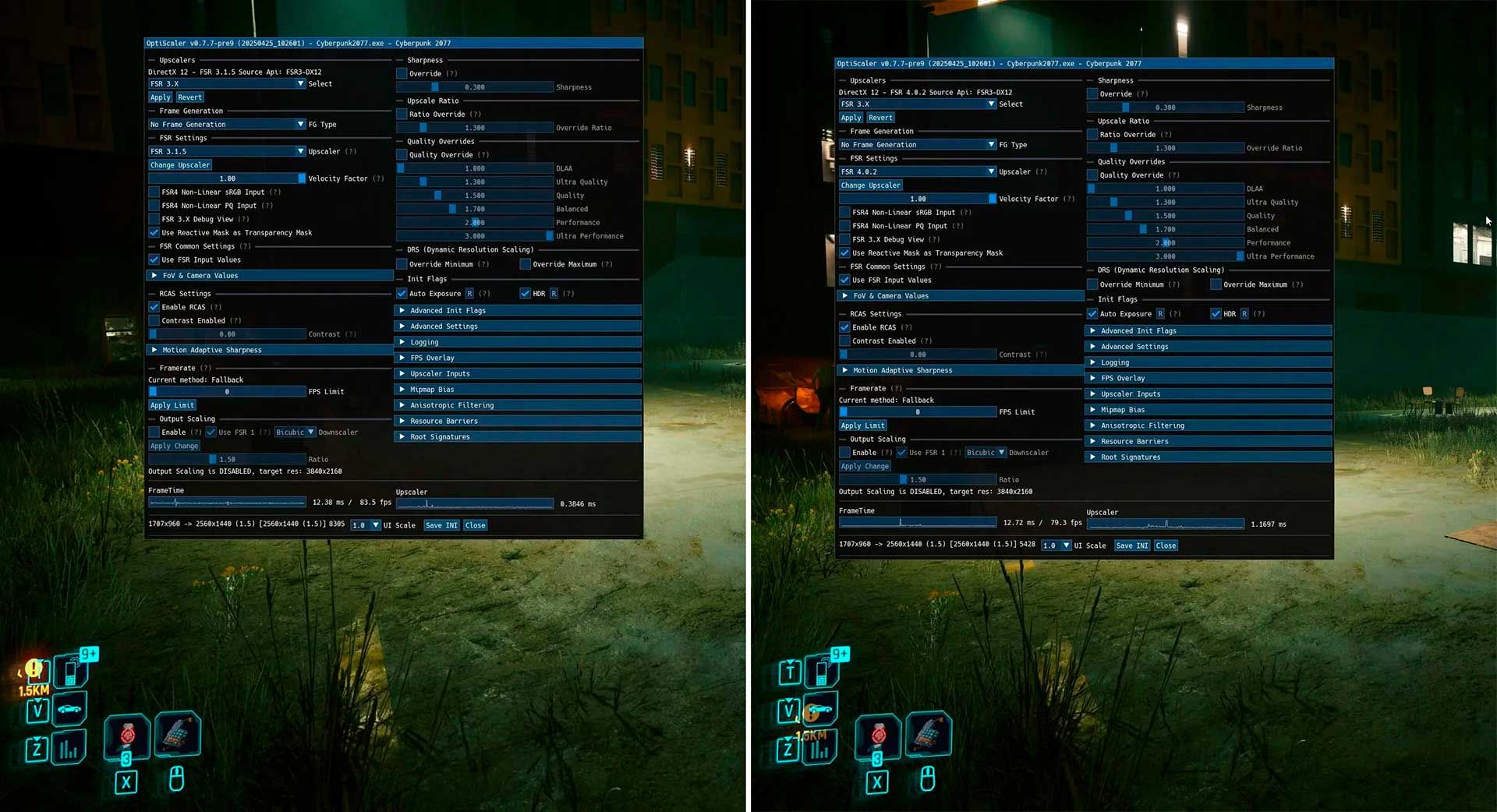Expand FPS Overlay in the FSR 3.1.5 window
The image size is (1497, 812).
432,358
